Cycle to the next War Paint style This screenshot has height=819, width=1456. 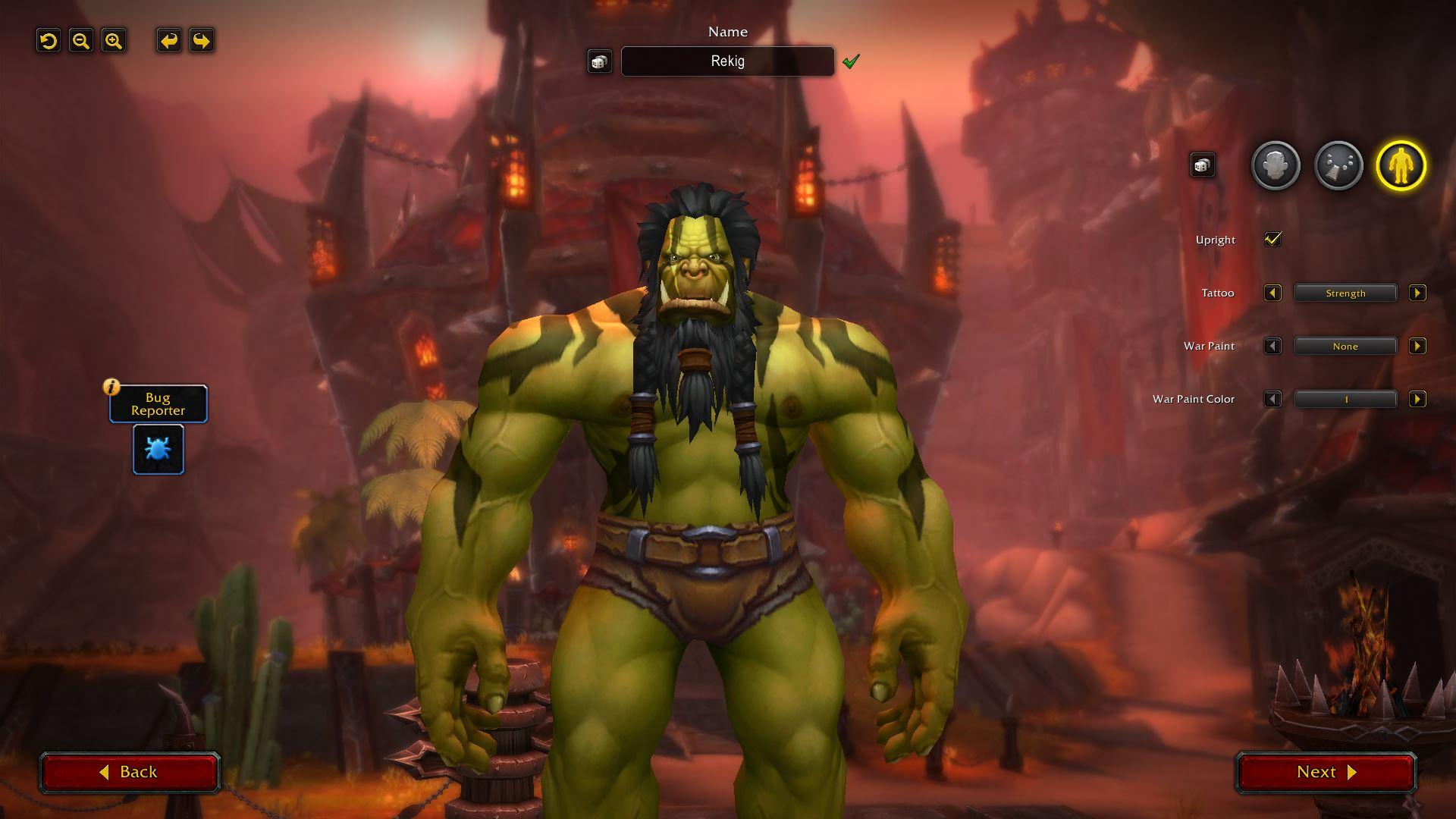point(1417,346)
